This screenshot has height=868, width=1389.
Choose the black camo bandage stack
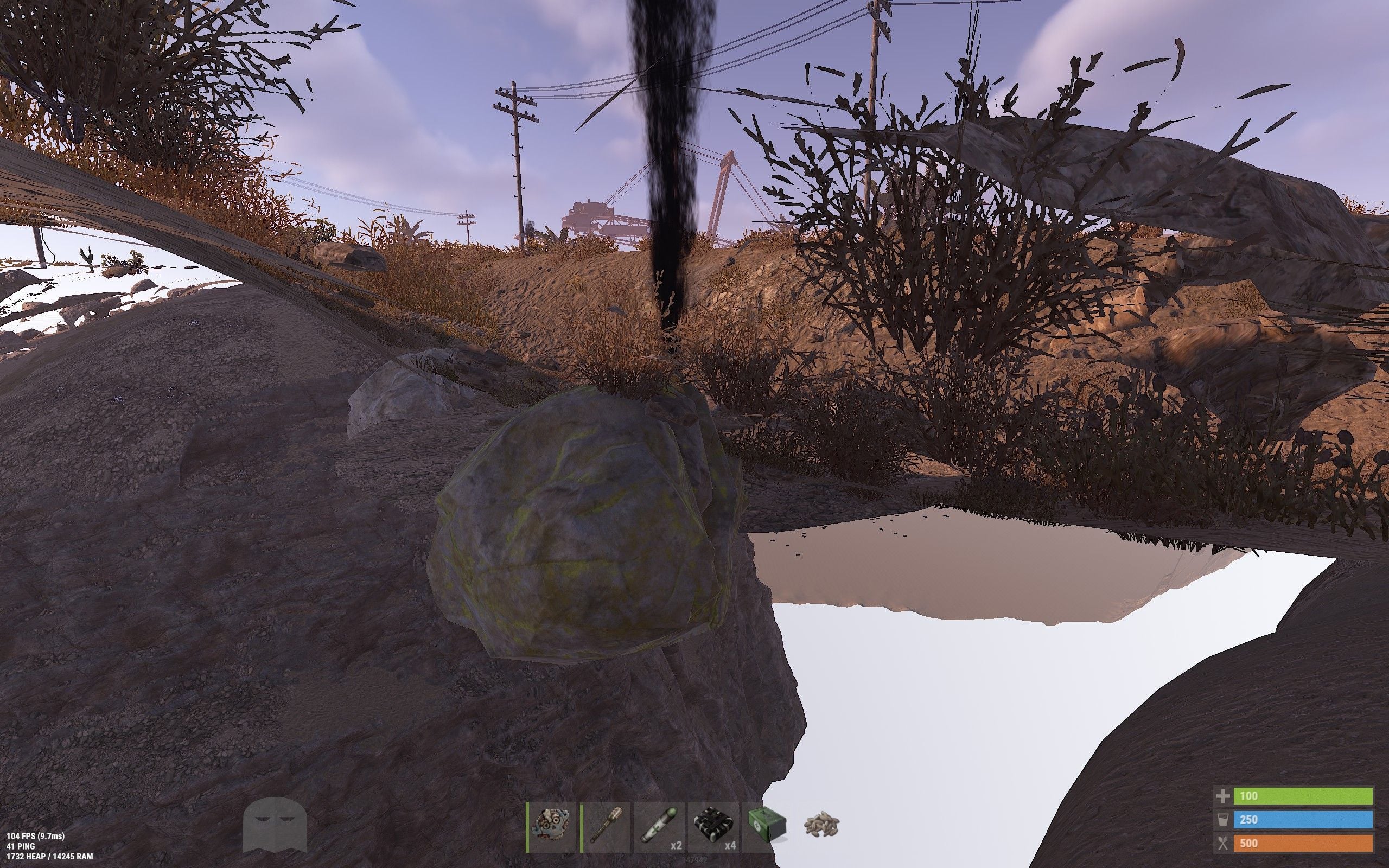[713, 827]
